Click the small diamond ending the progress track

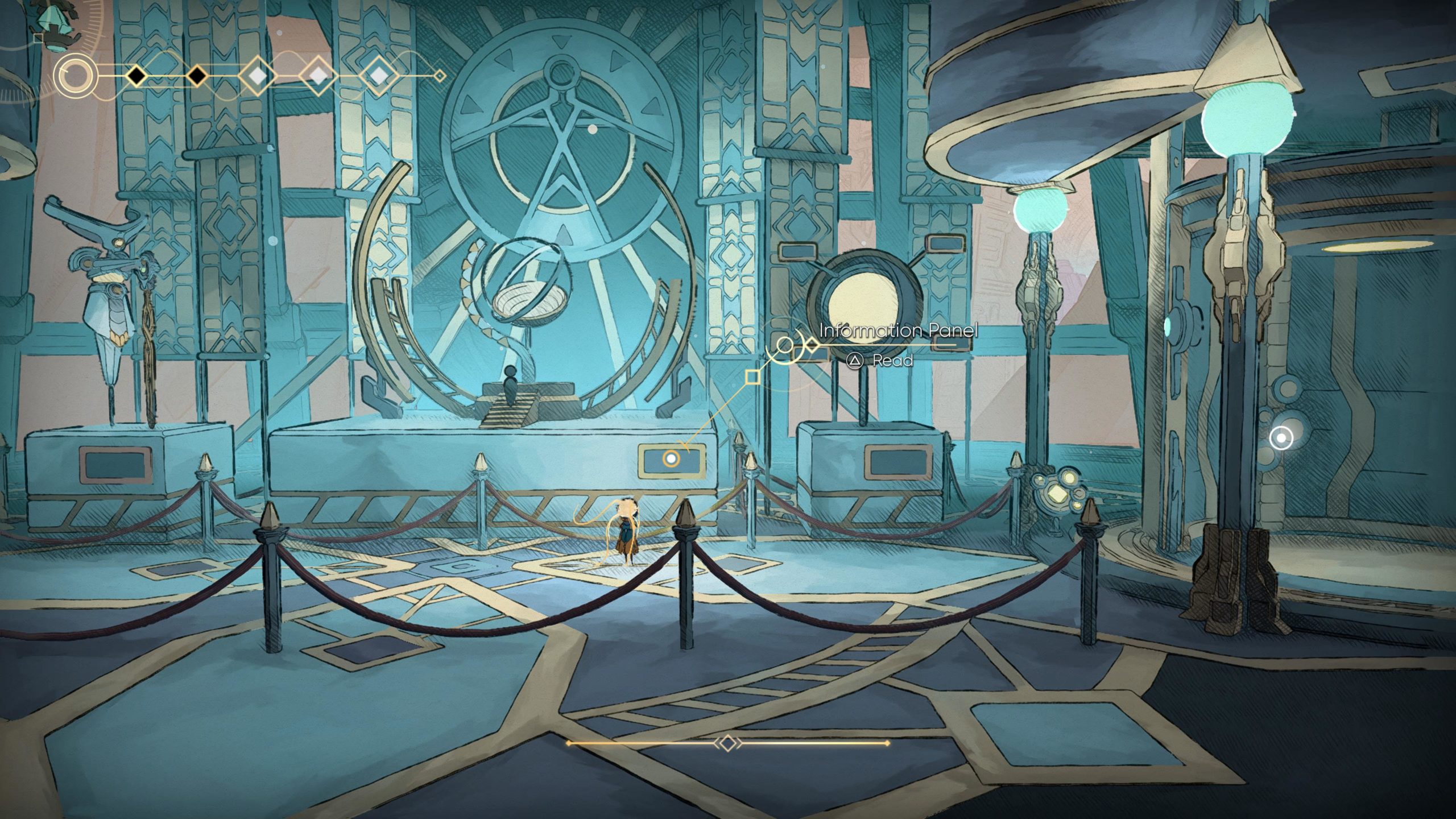coord(439,75)
